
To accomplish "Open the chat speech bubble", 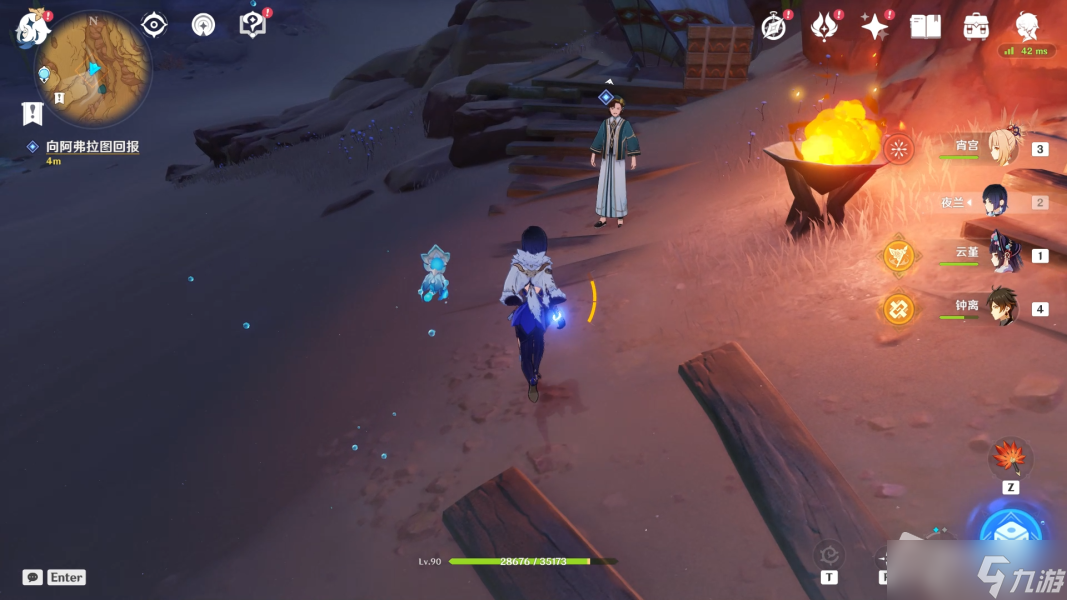I will 33,577.
